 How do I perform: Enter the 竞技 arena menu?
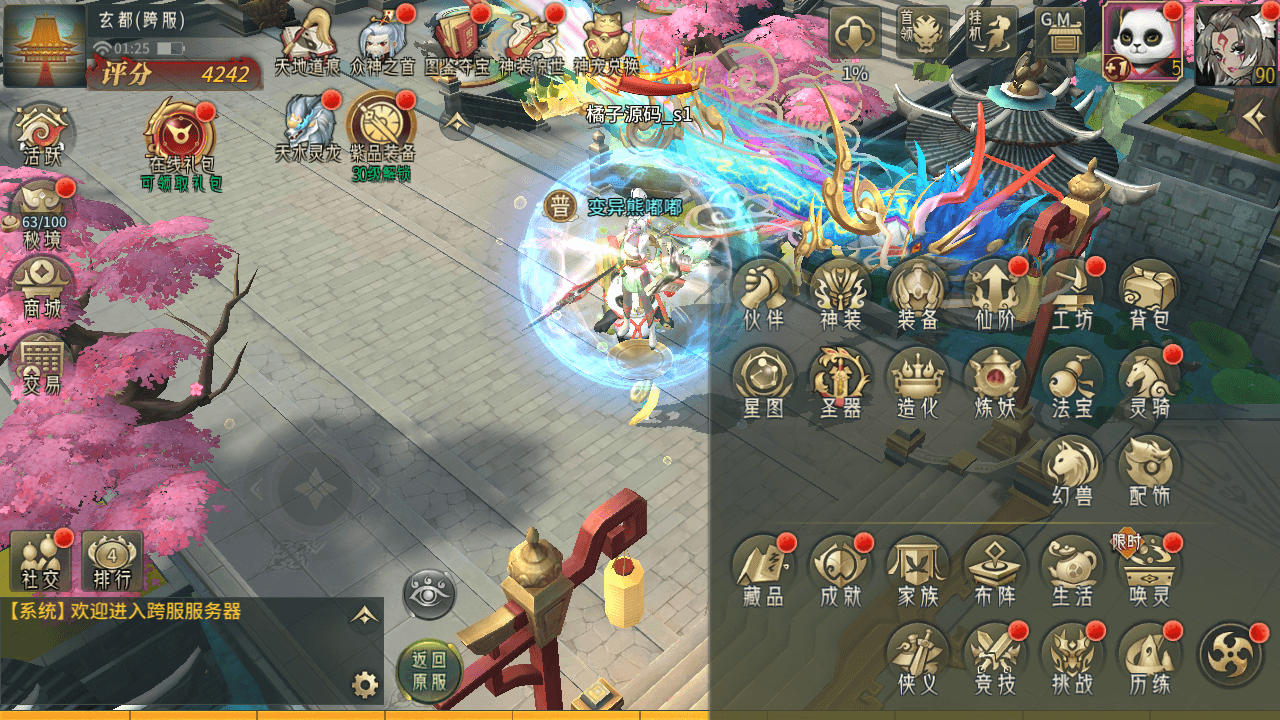tap(994, 655)
